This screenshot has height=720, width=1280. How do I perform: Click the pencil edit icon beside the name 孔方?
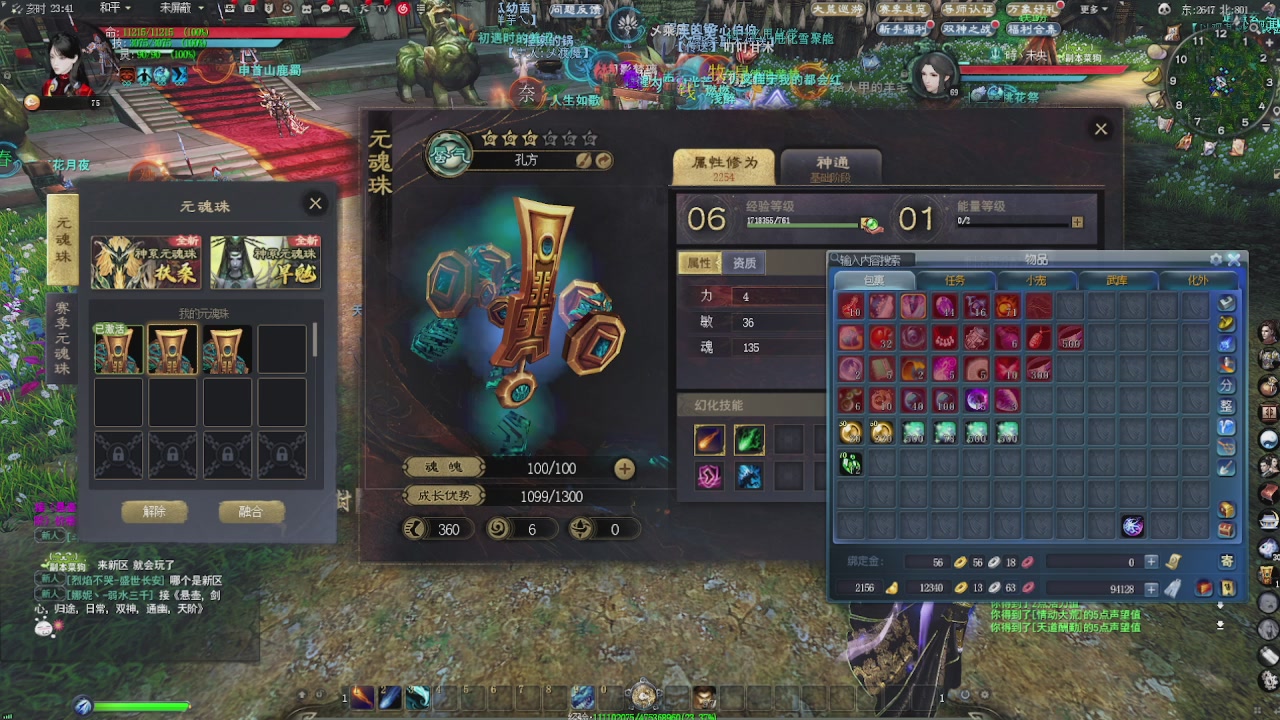tap(585, 158)
